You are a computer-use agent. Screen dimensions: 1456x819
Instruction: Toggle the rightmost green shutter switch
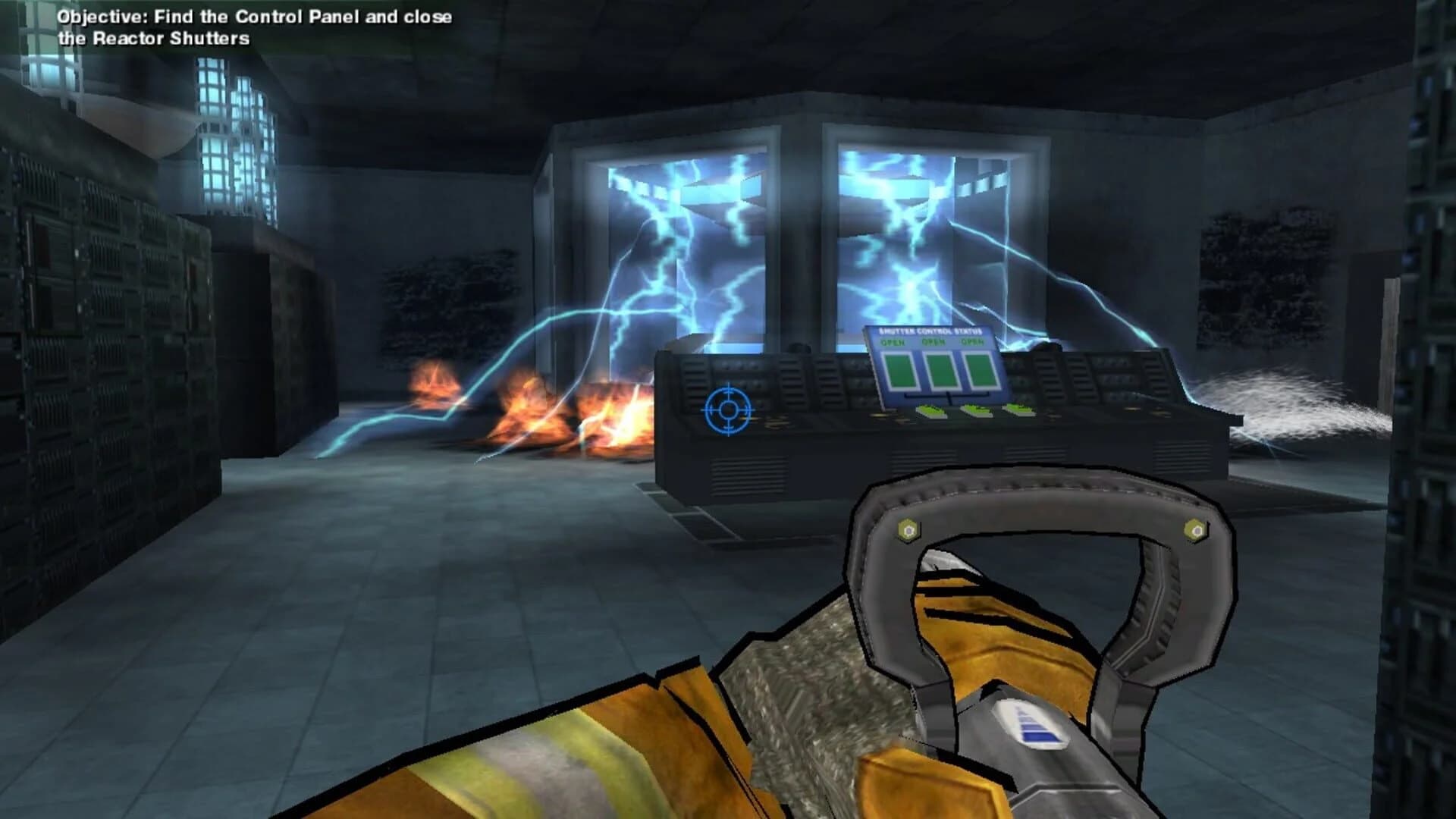click(1019, 409)
